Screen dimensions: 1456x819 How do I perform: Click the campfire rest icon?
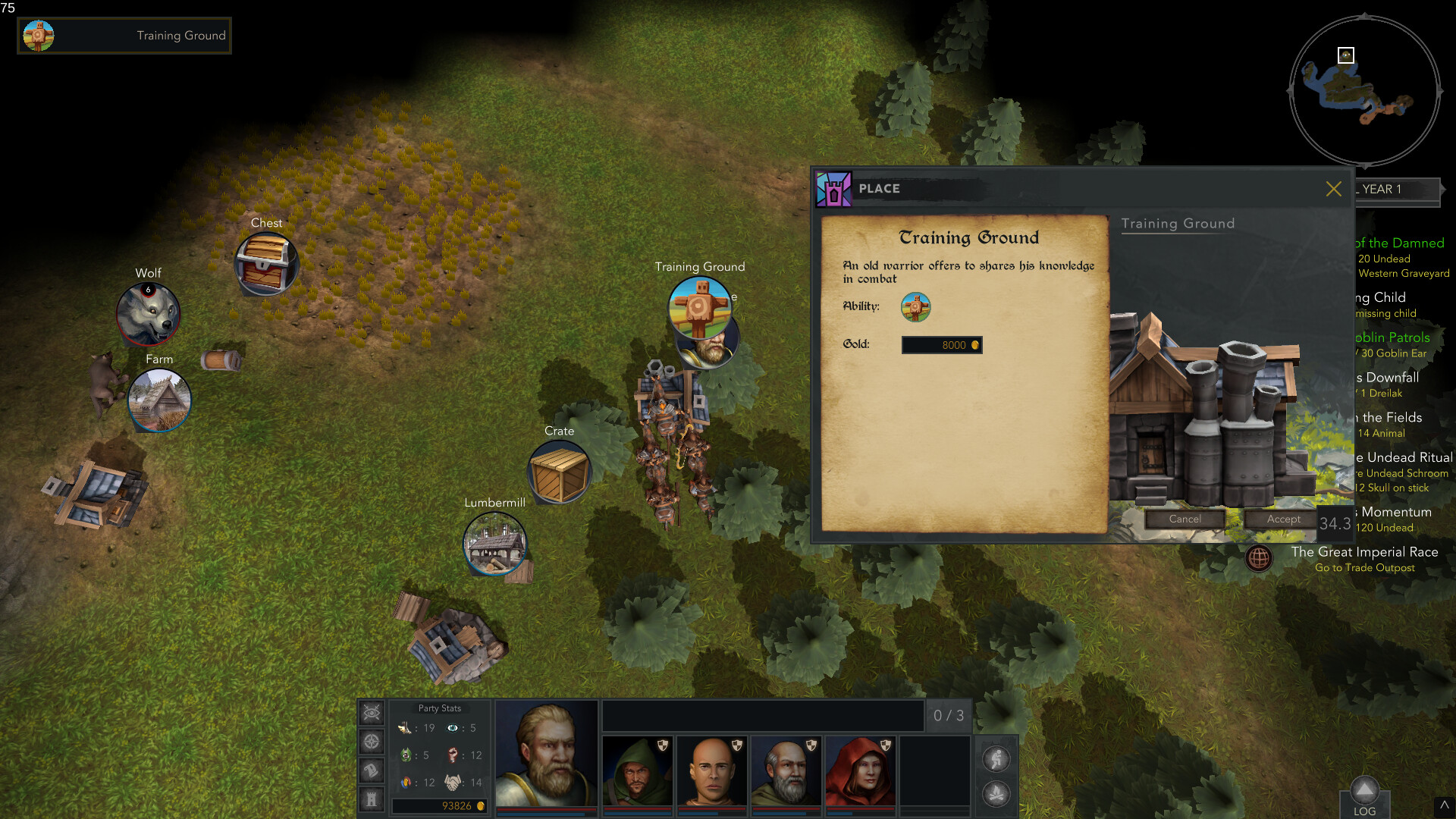[x=997, y=794]
